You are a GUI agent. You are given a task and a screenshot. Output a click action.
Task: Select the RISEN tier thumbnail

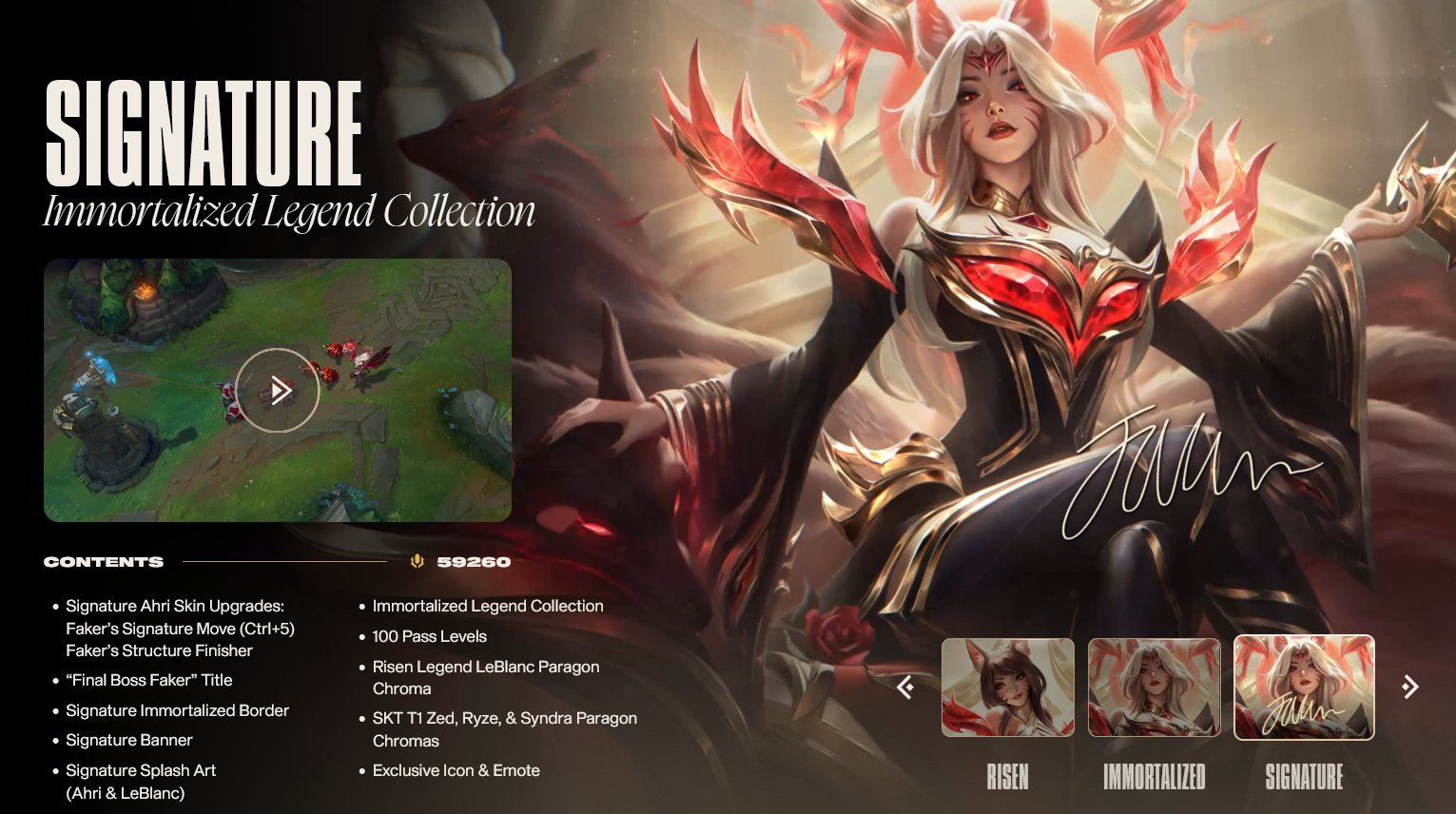(1008, 688)
